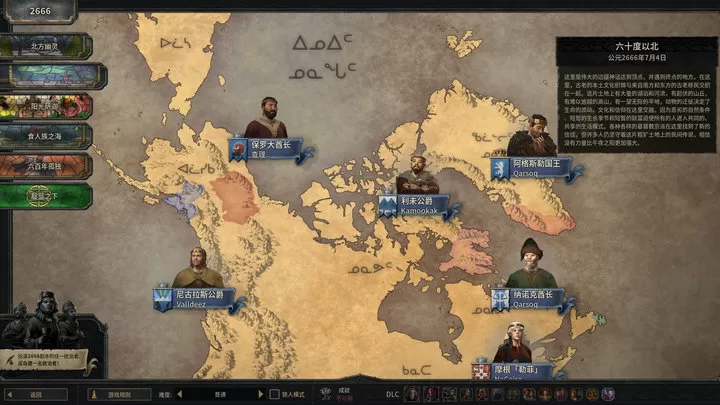
Task: Open the 成就 achievements info
Action: tap(344, 394)
